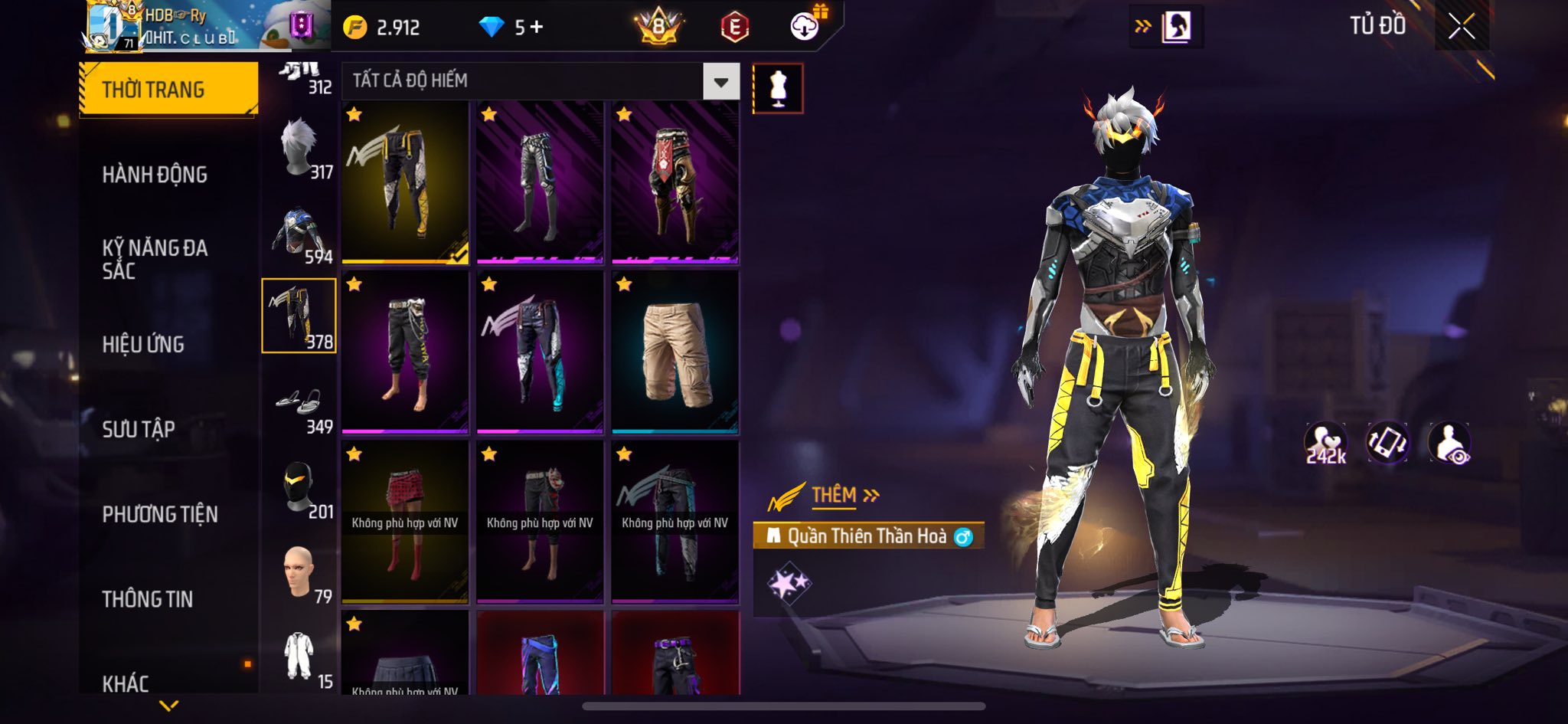Close the Tủ Đồ wardrobe screen
This screenshot has width=1568, height=724.
pyautogui.click(x=1461, y=27)
